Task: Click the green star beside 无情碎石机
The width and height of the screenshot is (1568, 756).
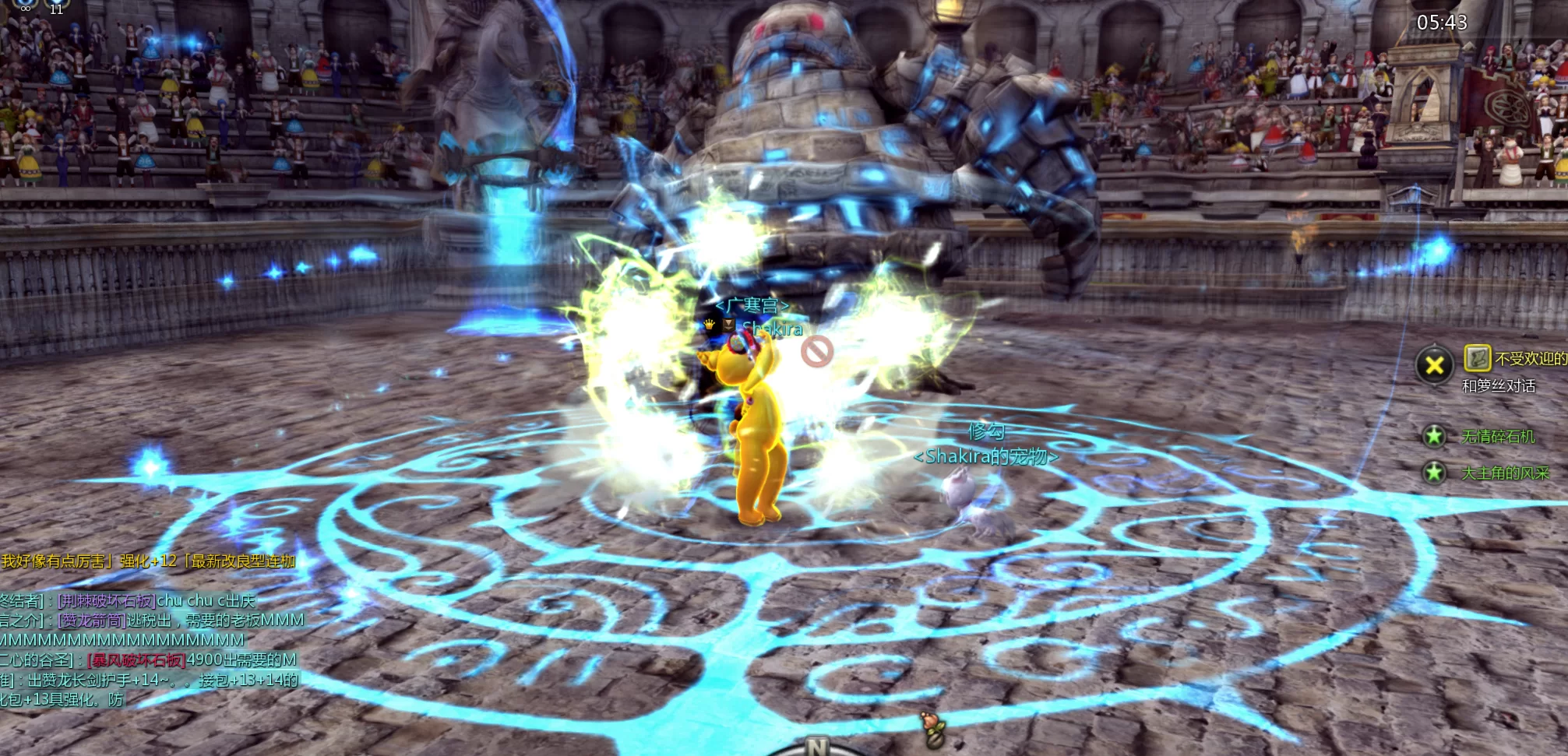Action: [1434, 436]
